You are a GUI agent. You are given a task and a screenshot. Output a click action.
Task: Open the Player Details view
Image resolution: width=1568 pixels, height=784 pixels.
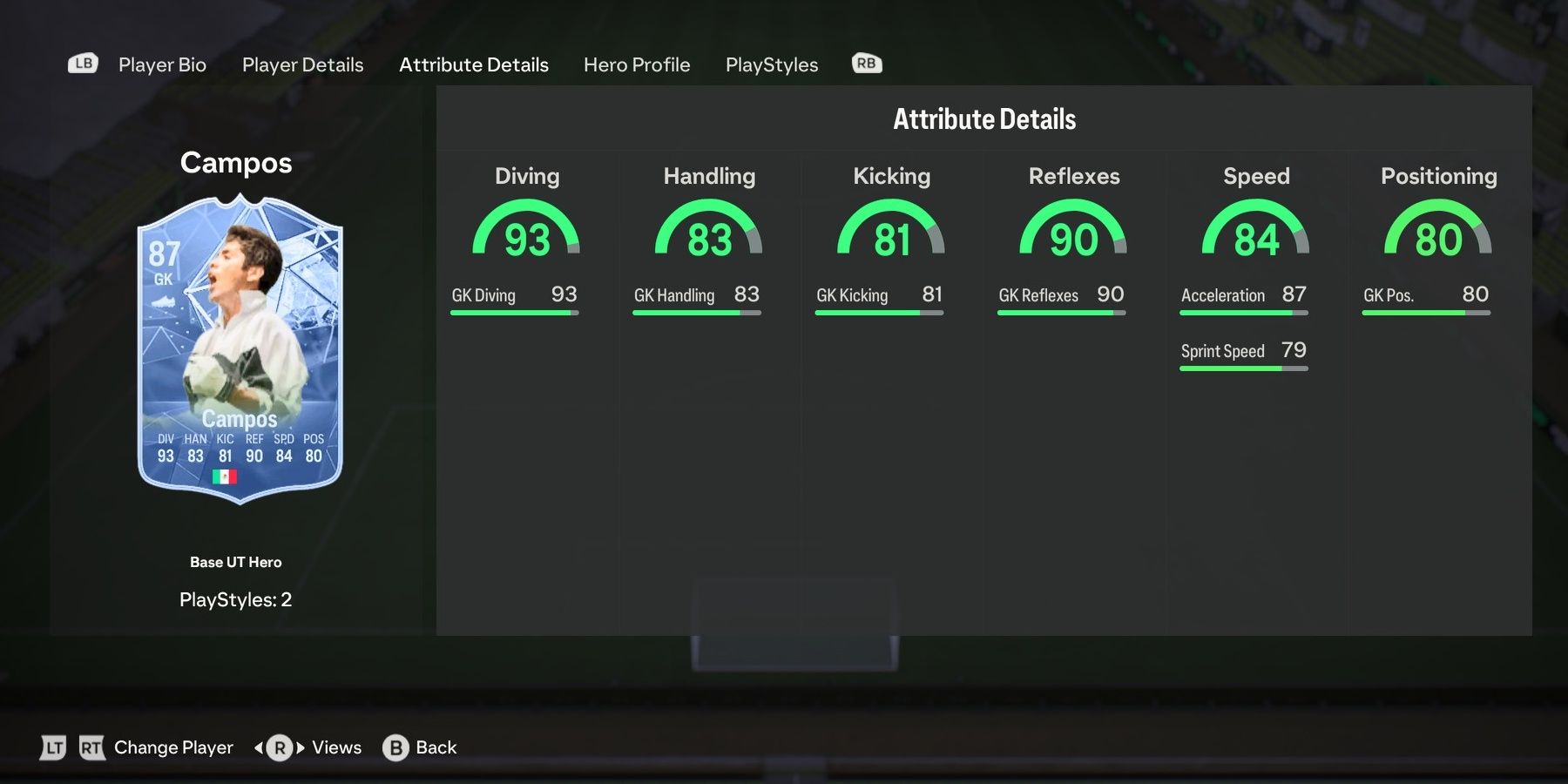302,64
